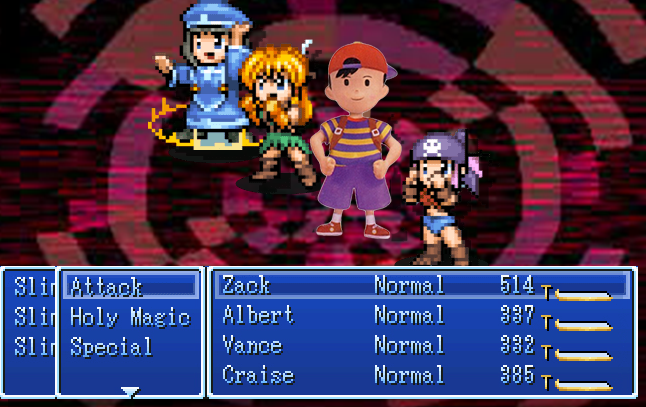Select Zack in the party list
The image size is (646, 407).
tap(246, 286)
